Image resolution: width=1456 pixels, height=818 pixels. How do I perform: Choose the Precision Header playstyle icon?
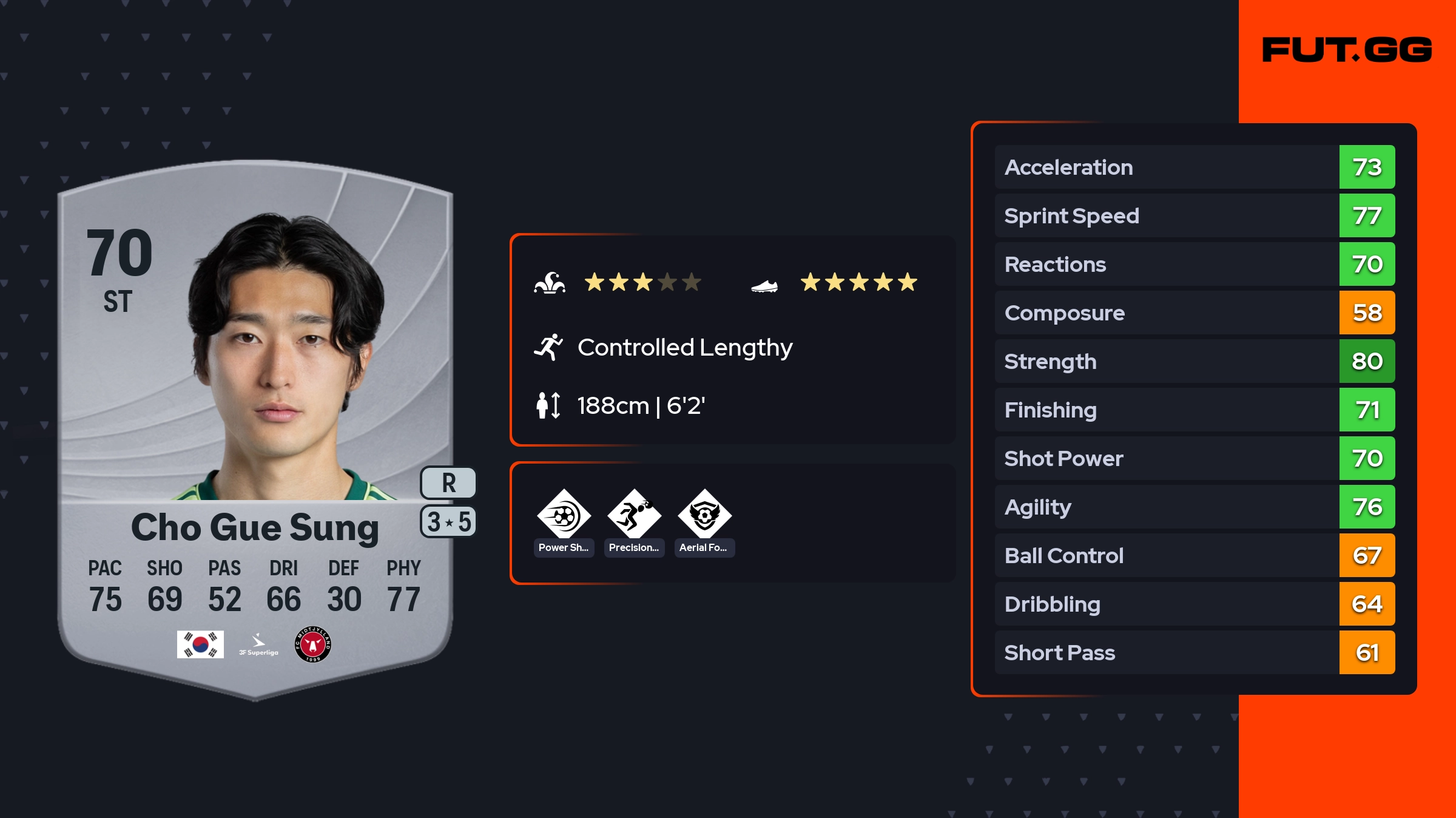click(634, 515)
